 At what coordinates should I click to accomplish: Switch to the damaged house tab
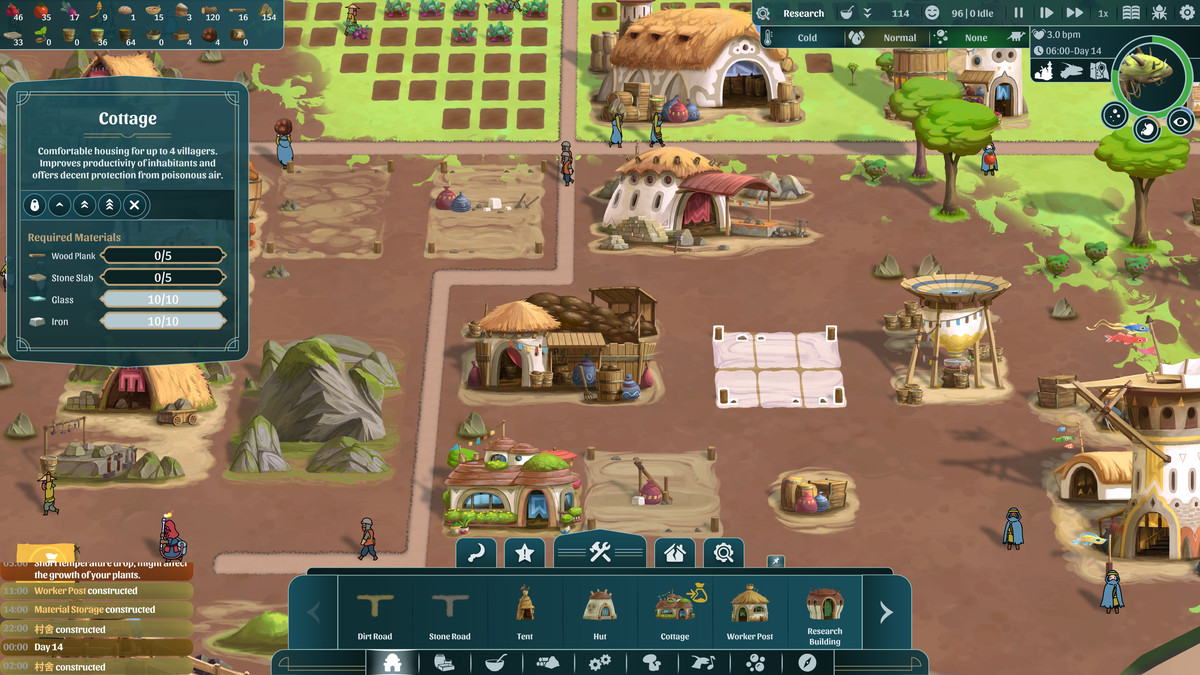click(675, 552)
